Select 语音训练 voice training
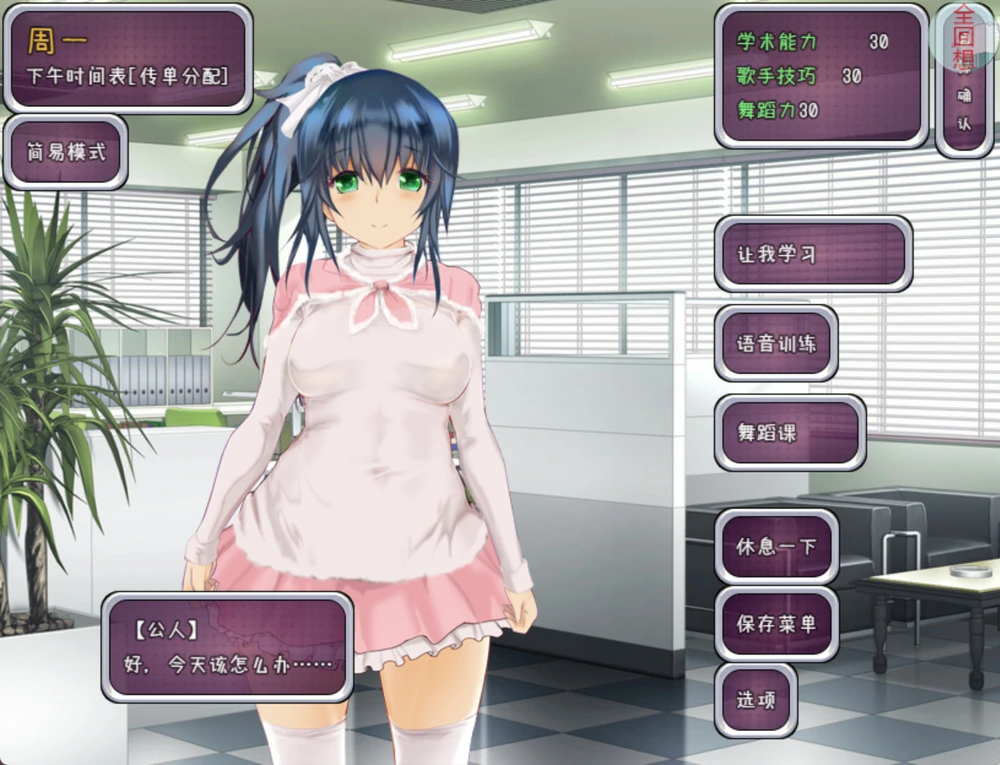Viewport: 1000px width, 765px height. coord(776,343)
